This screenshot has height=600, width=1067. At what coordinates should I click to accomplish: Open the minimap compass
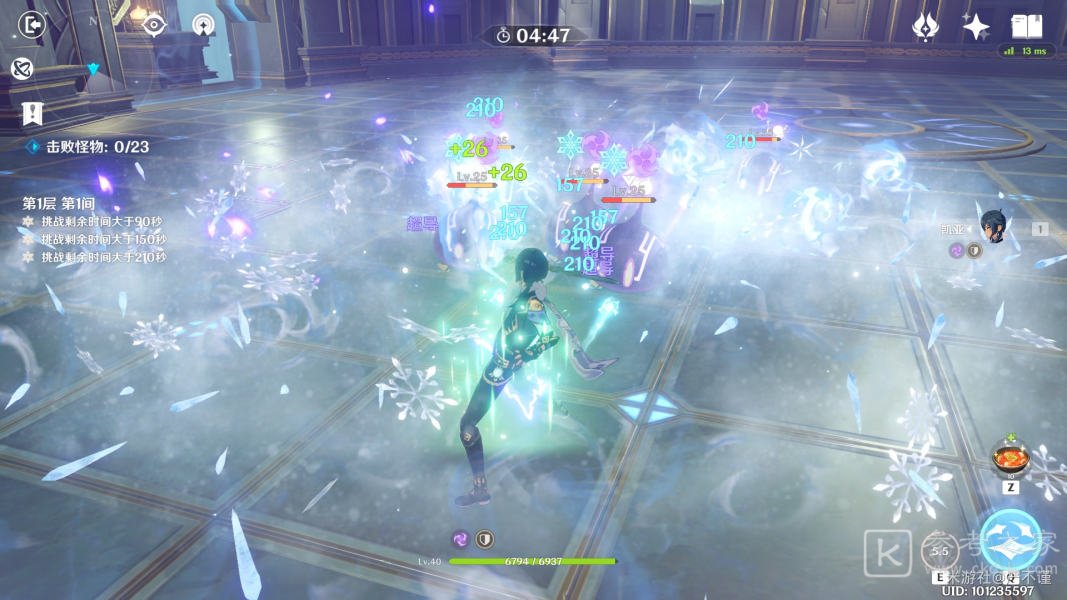[93, 66]
